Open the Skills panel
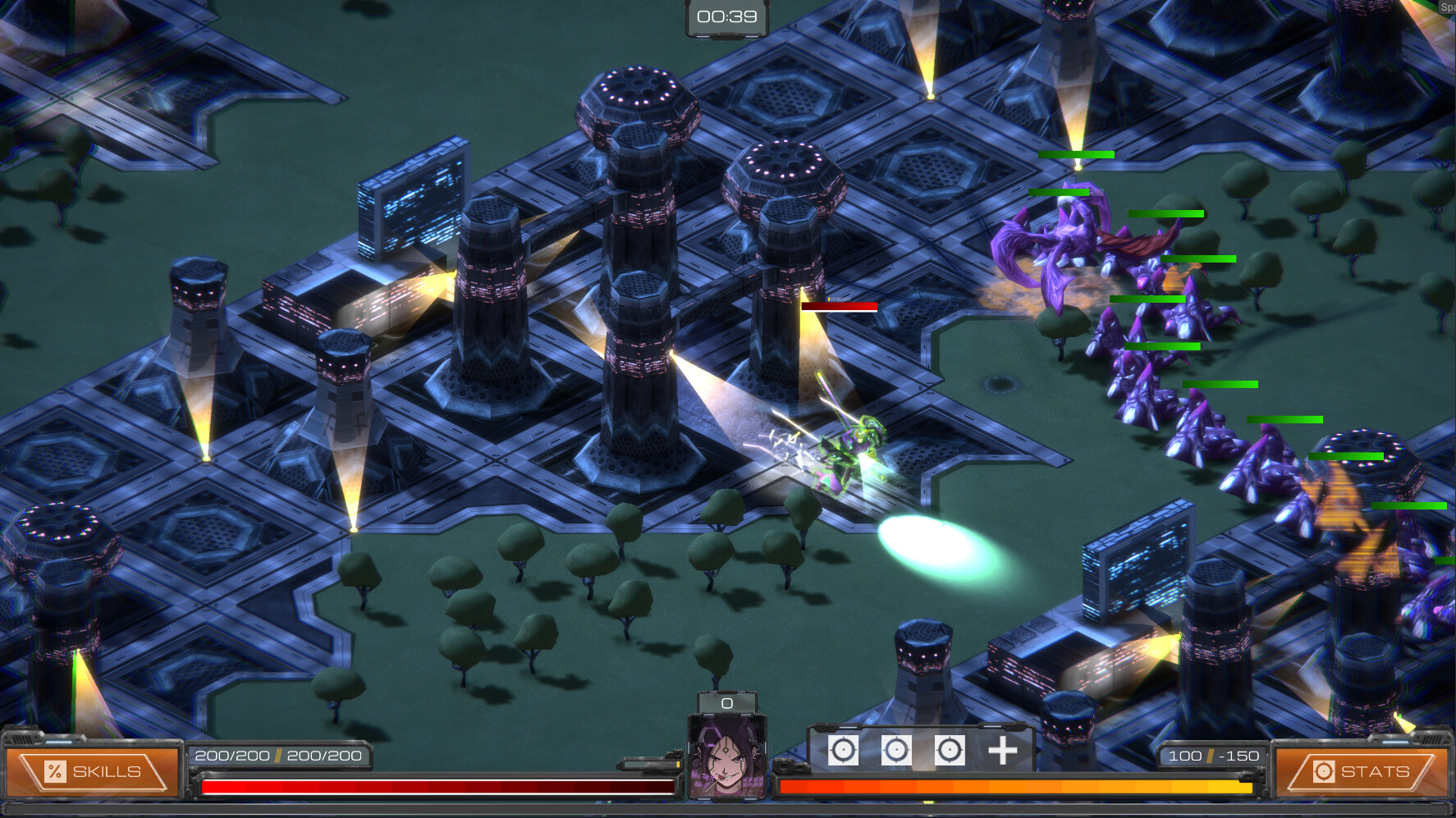 pos(92,771)
